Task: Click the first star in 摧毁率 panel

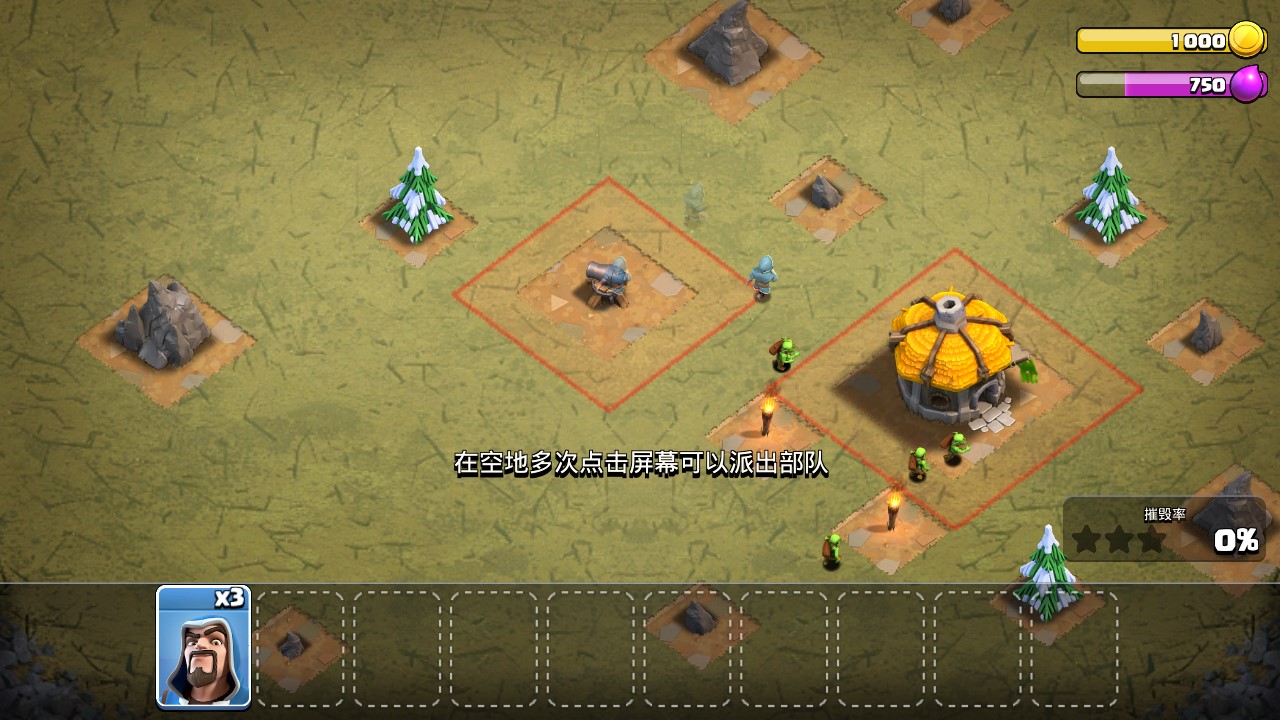Action: click(1087, 538)
